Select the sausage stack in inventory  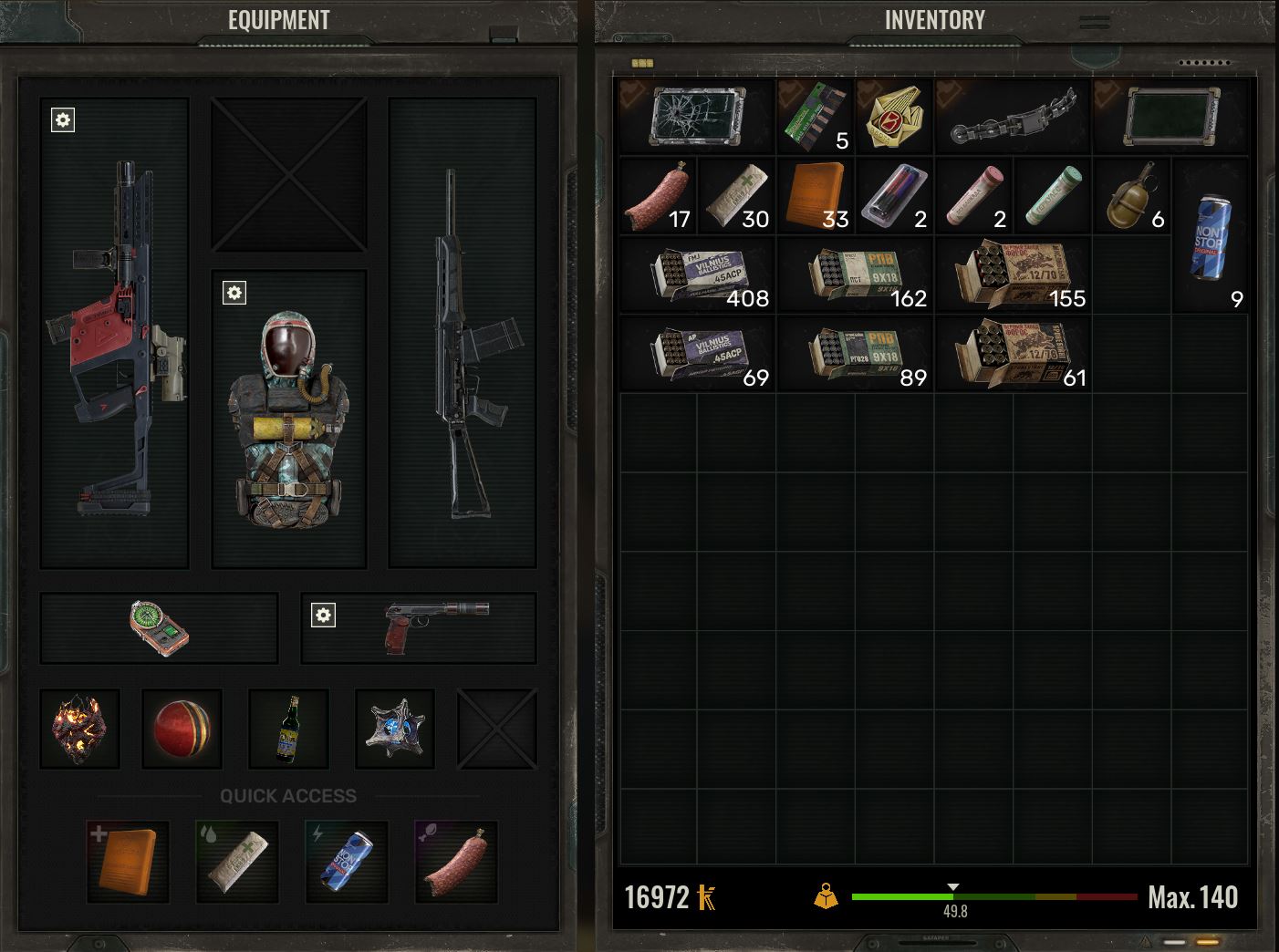click(x=658, y=196)
